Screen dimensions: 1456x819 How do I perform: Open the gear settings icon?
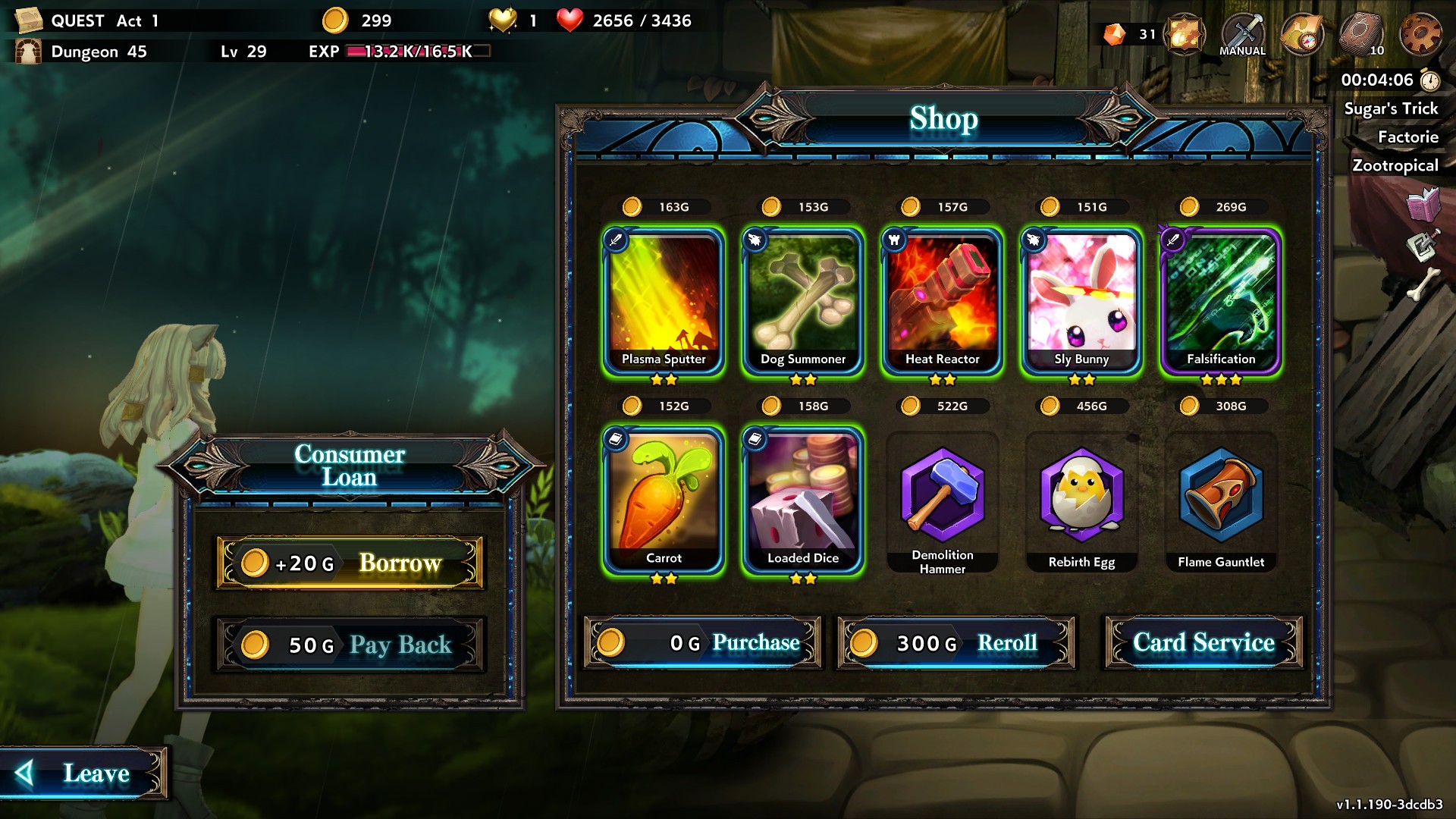coord(1420,34)
